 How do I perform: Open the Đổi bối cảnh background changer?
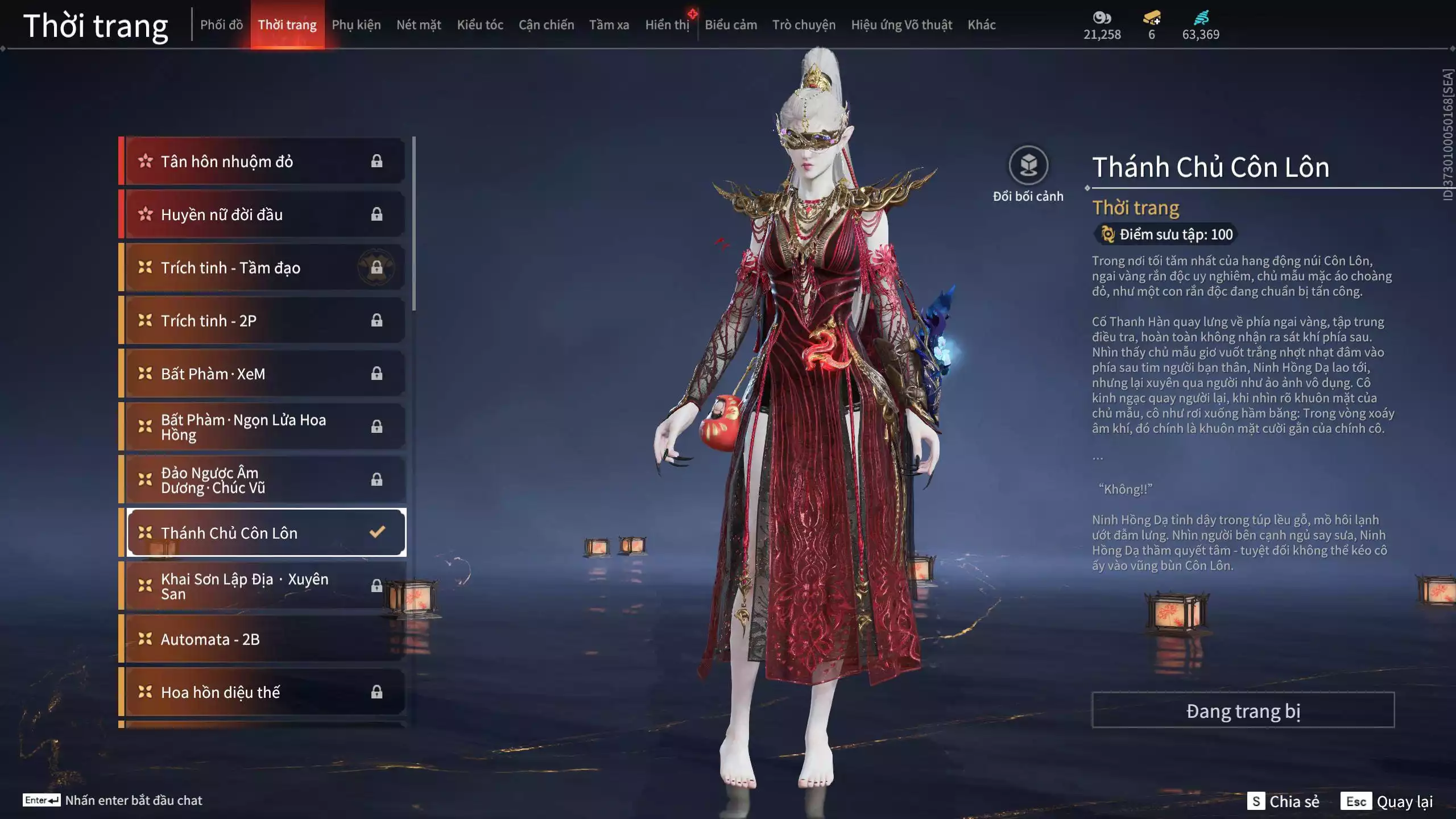click(x=1028, y=166)
